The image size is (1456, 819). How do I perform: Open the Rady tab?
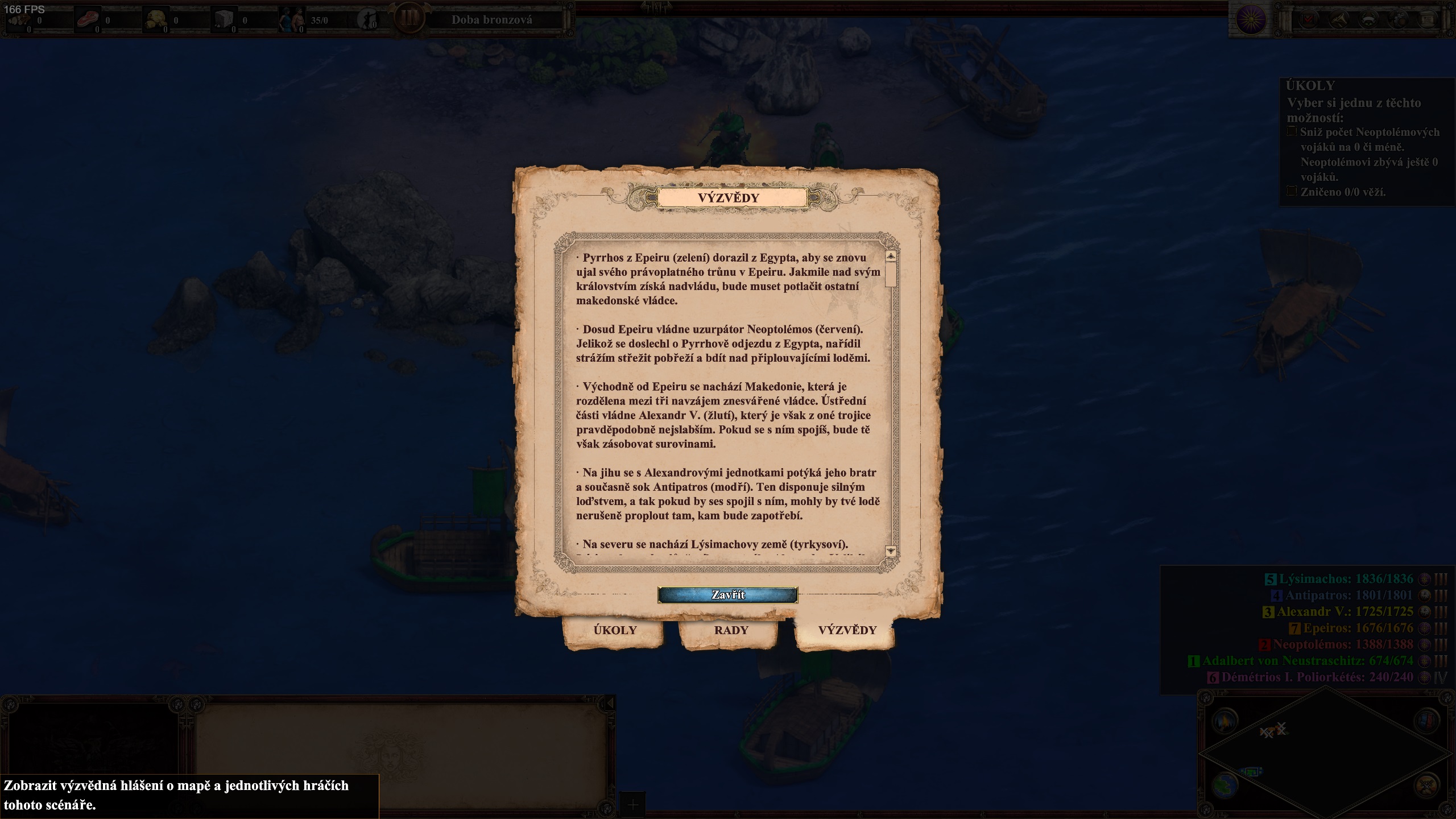(731, 630)
